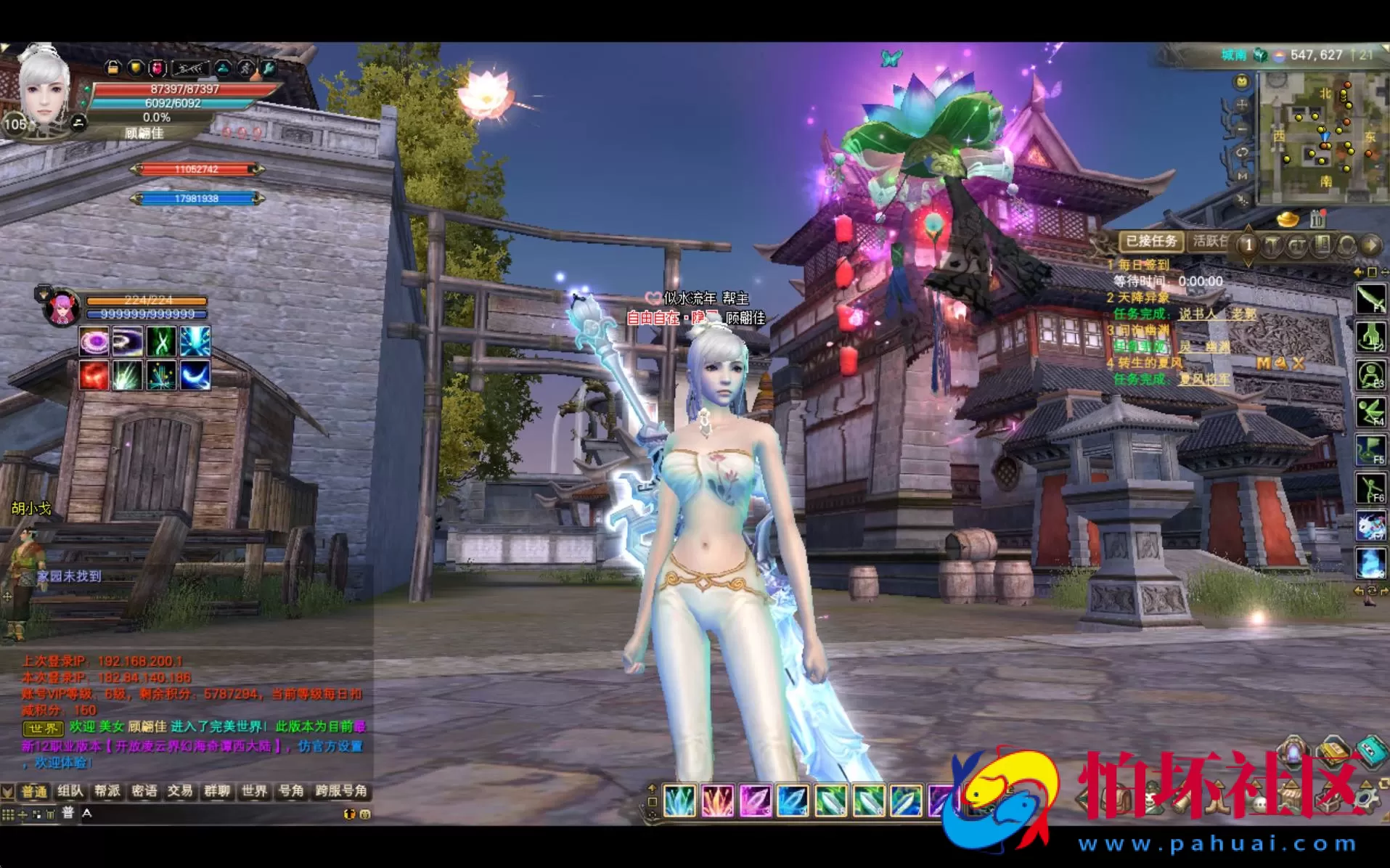The image size is (1390, 868).
Task: Toggle the item-link grid icon under chat tabs
Action: click(x=8, y=814)
